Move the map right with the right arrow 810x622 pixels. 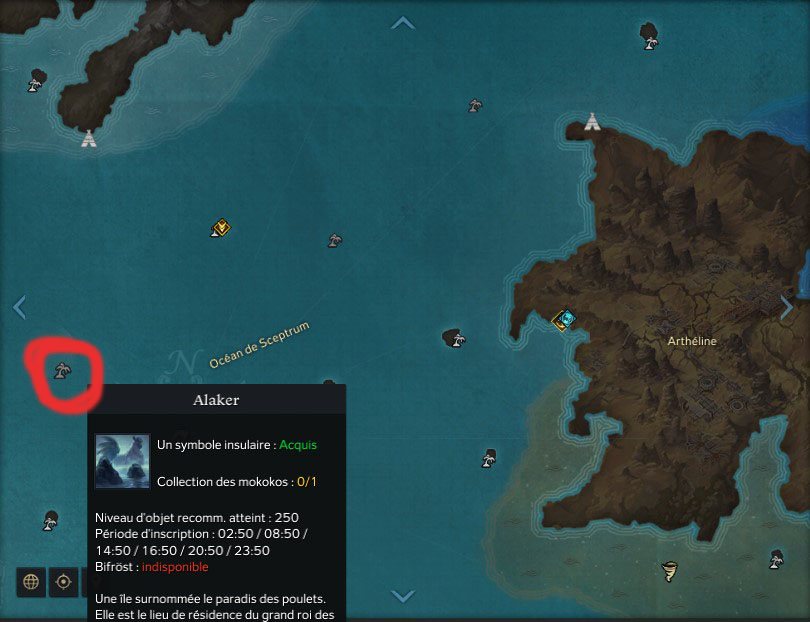pyautogui.click(x=787, y=307)
